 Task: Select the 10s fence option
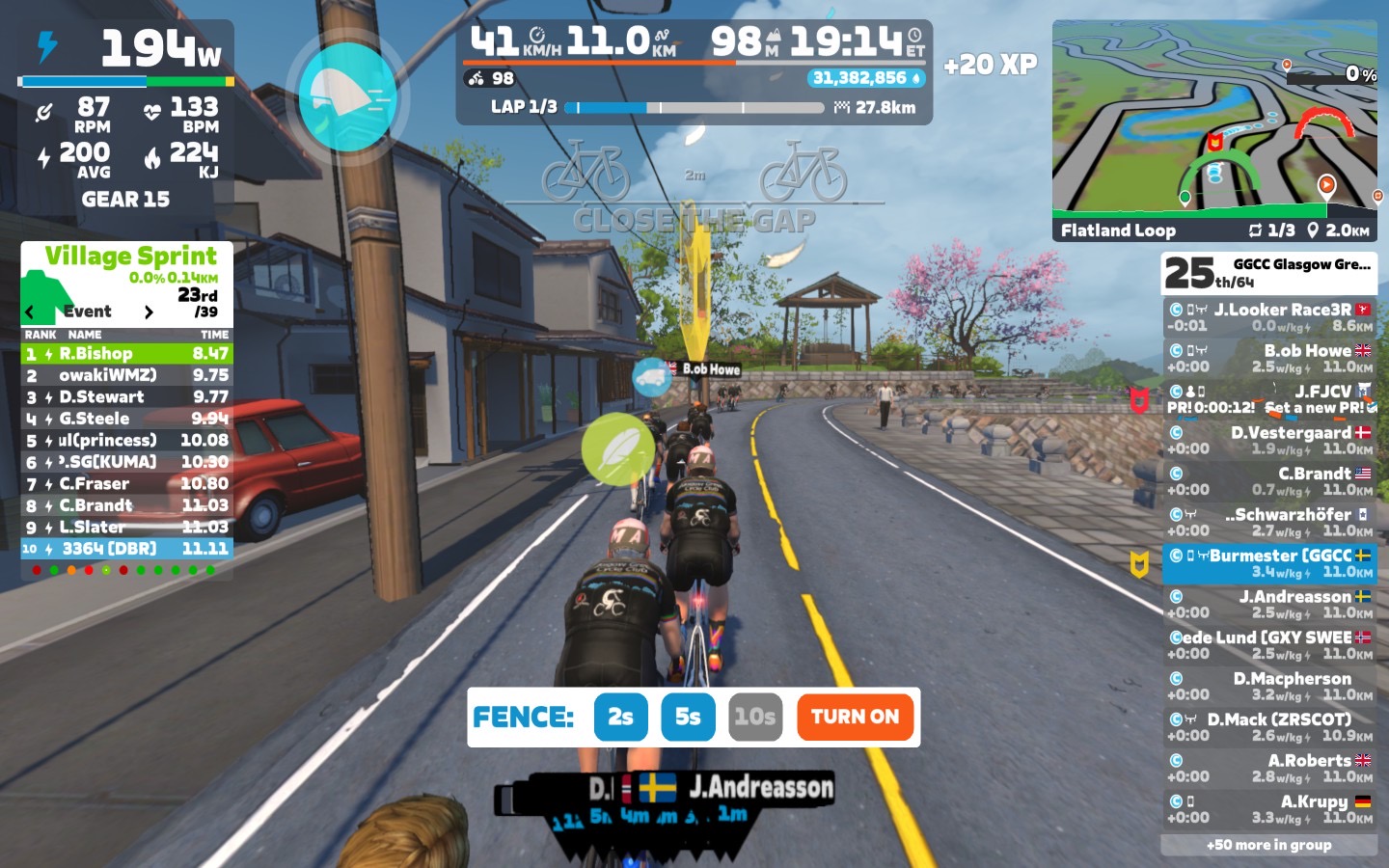pyautogui.click(x=754, y=717)
